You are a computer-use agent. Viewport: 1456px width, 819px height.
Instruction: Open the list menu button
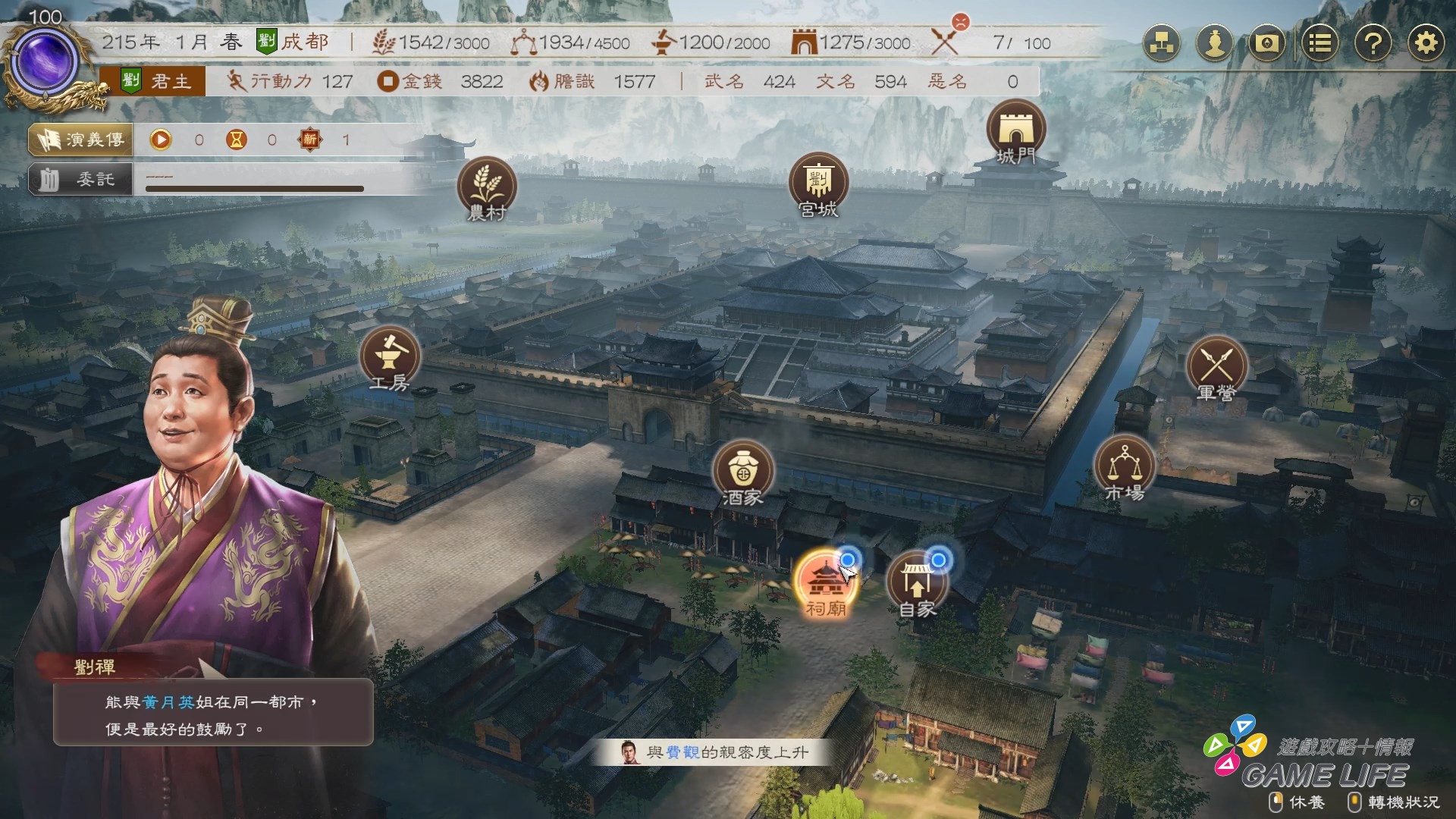click(1320, 43)
